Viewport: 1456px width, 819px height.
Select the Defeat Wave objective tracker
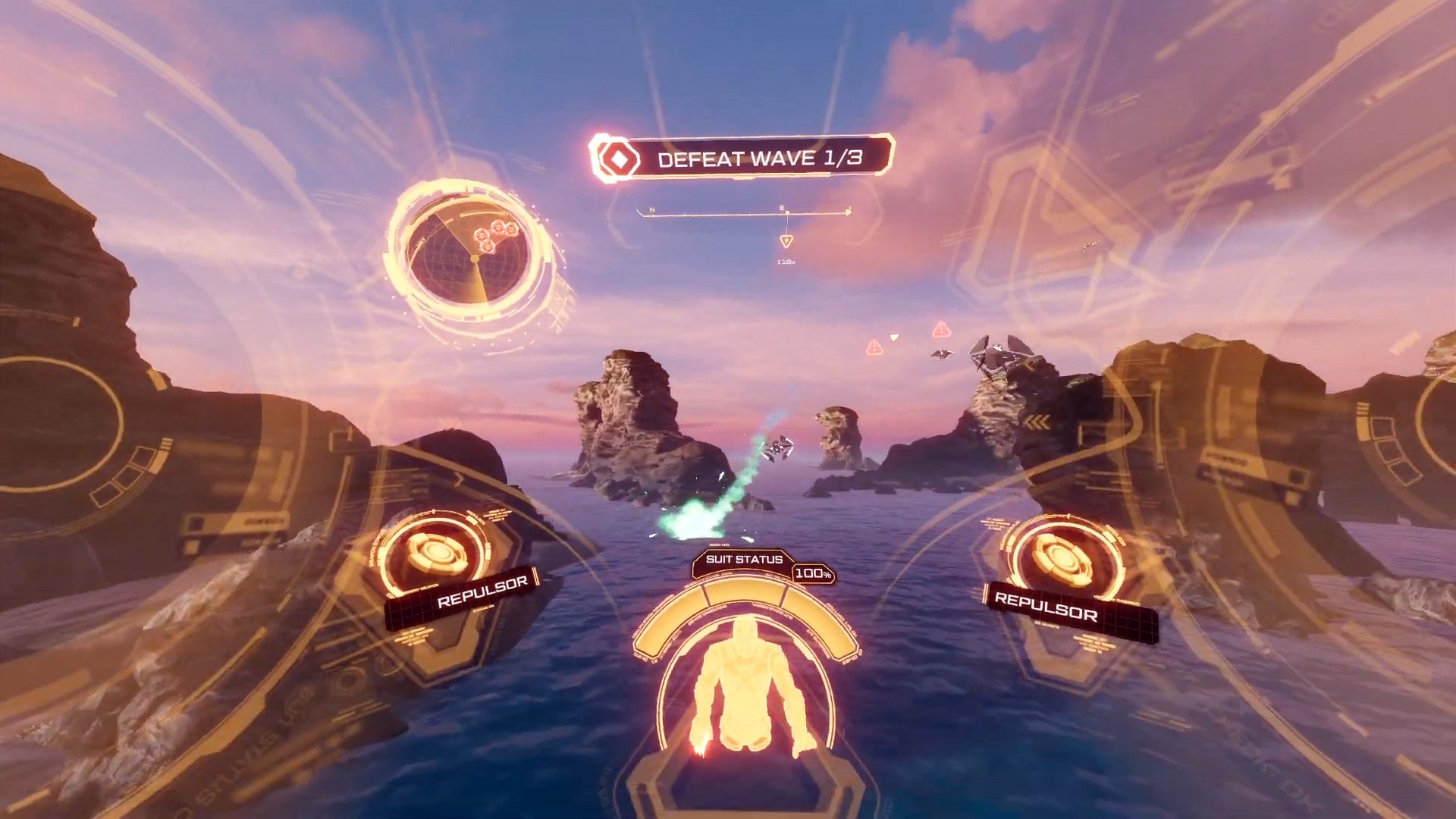click(742, 158)
